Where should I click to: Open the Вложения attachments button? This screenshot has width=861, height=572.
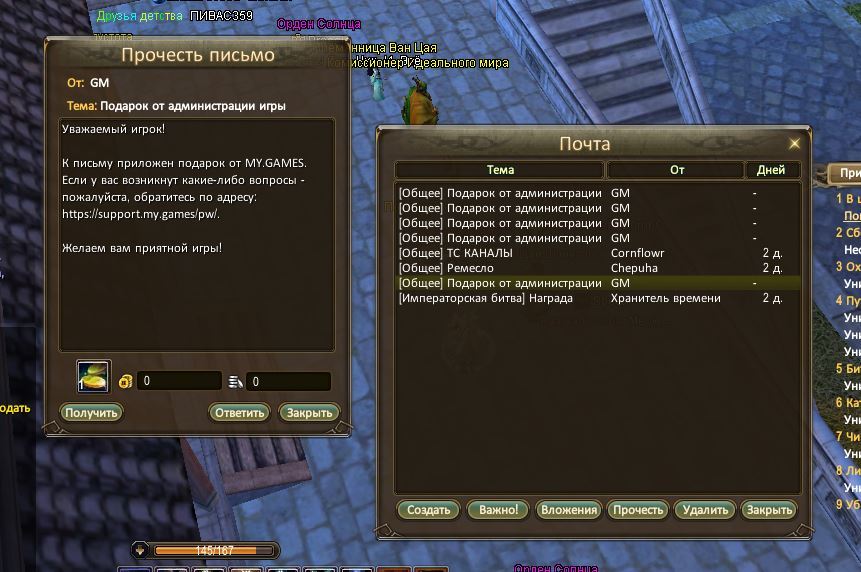click(568, 509)
